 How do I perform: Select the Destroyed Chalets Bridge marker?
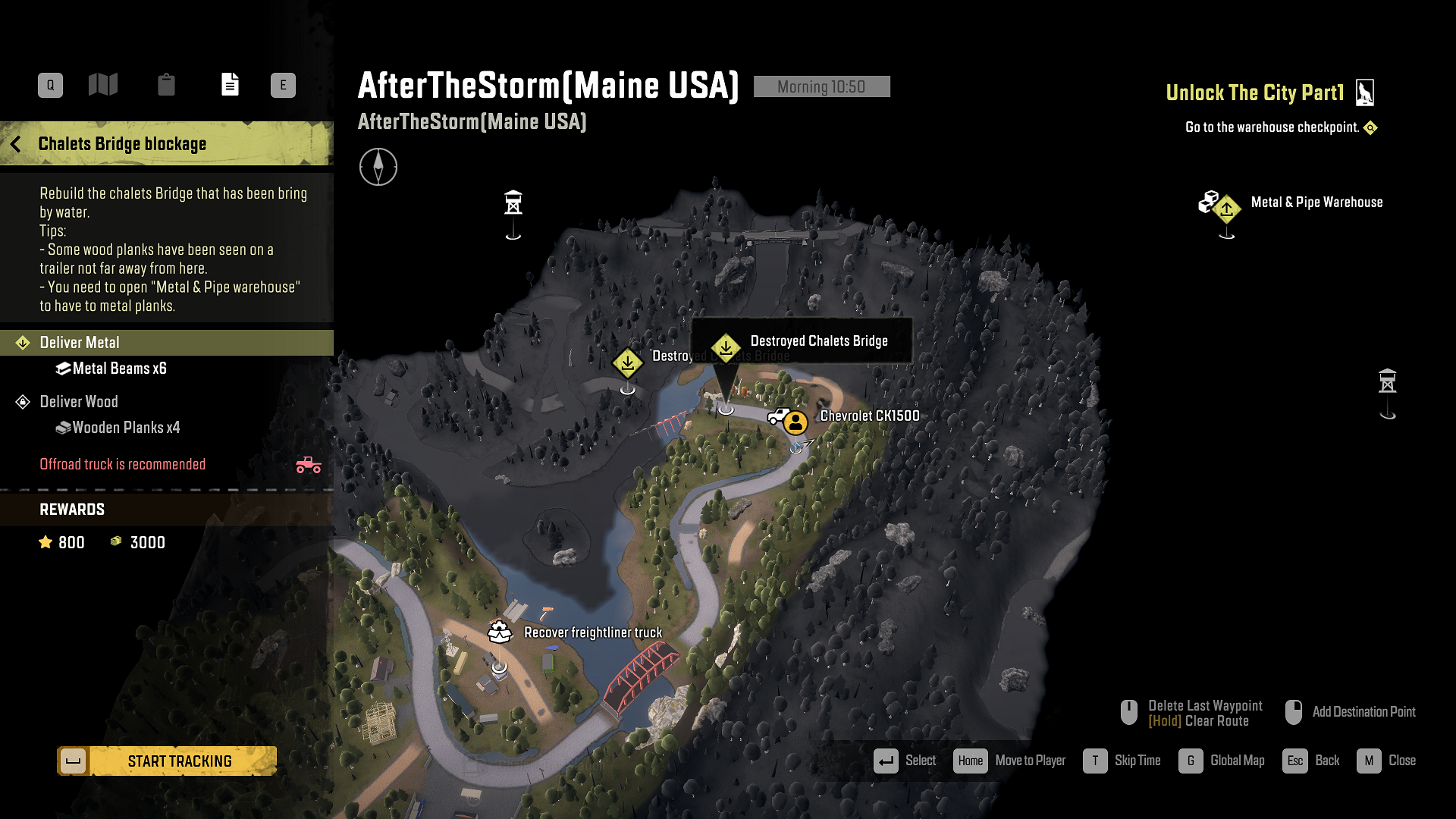click(x=726, y=348)
